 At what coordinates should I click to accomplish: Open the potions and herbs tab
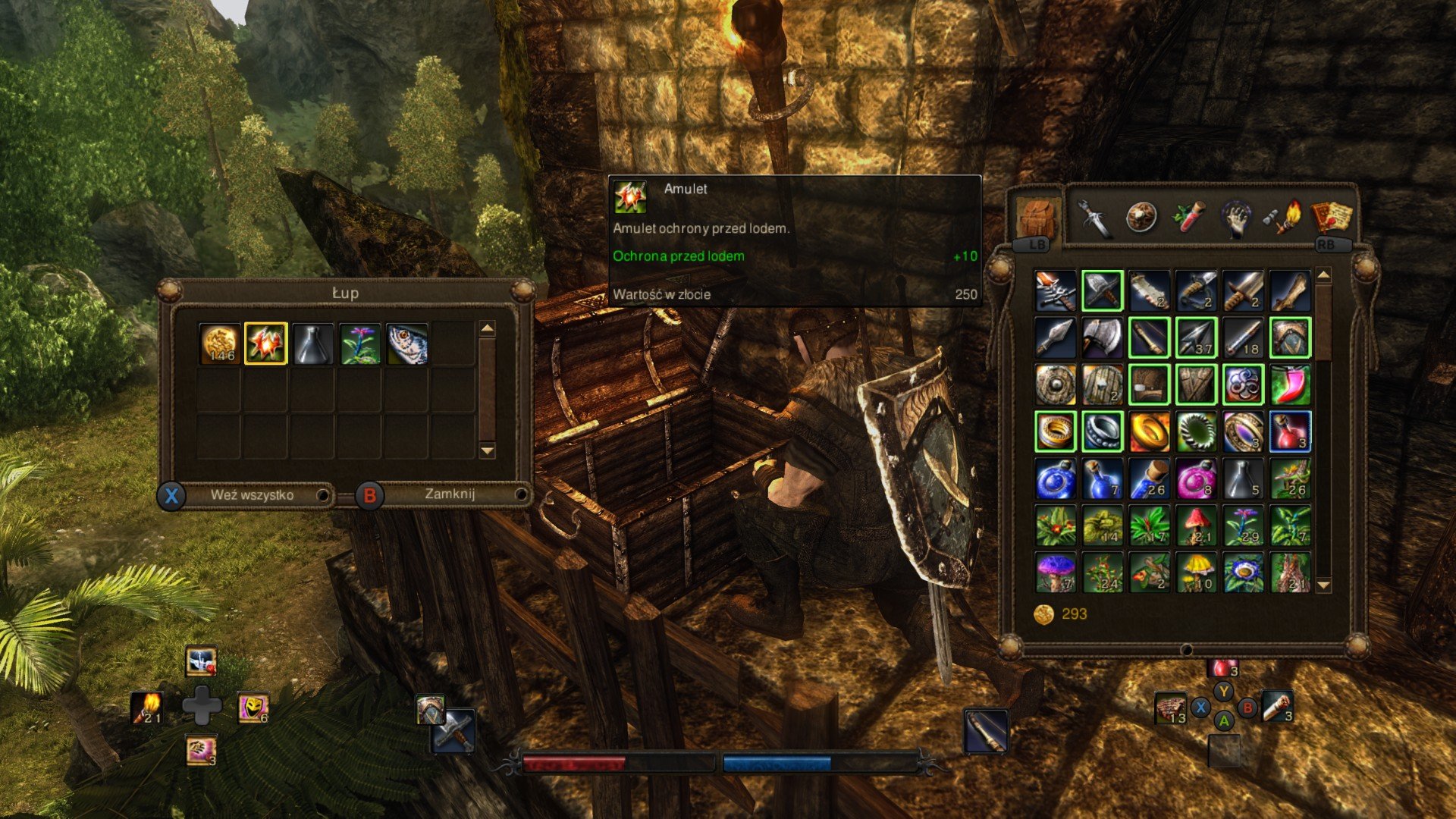(x=1188, y=218)
